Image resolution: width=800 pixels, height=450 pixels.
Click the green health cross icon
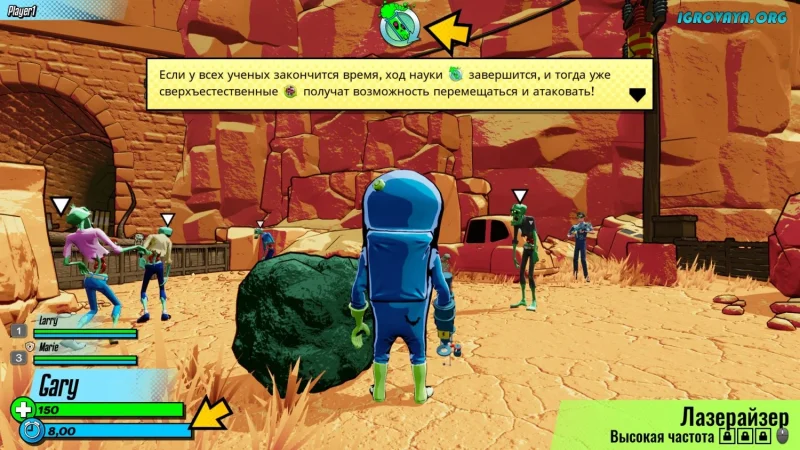(x=22, y=409)
